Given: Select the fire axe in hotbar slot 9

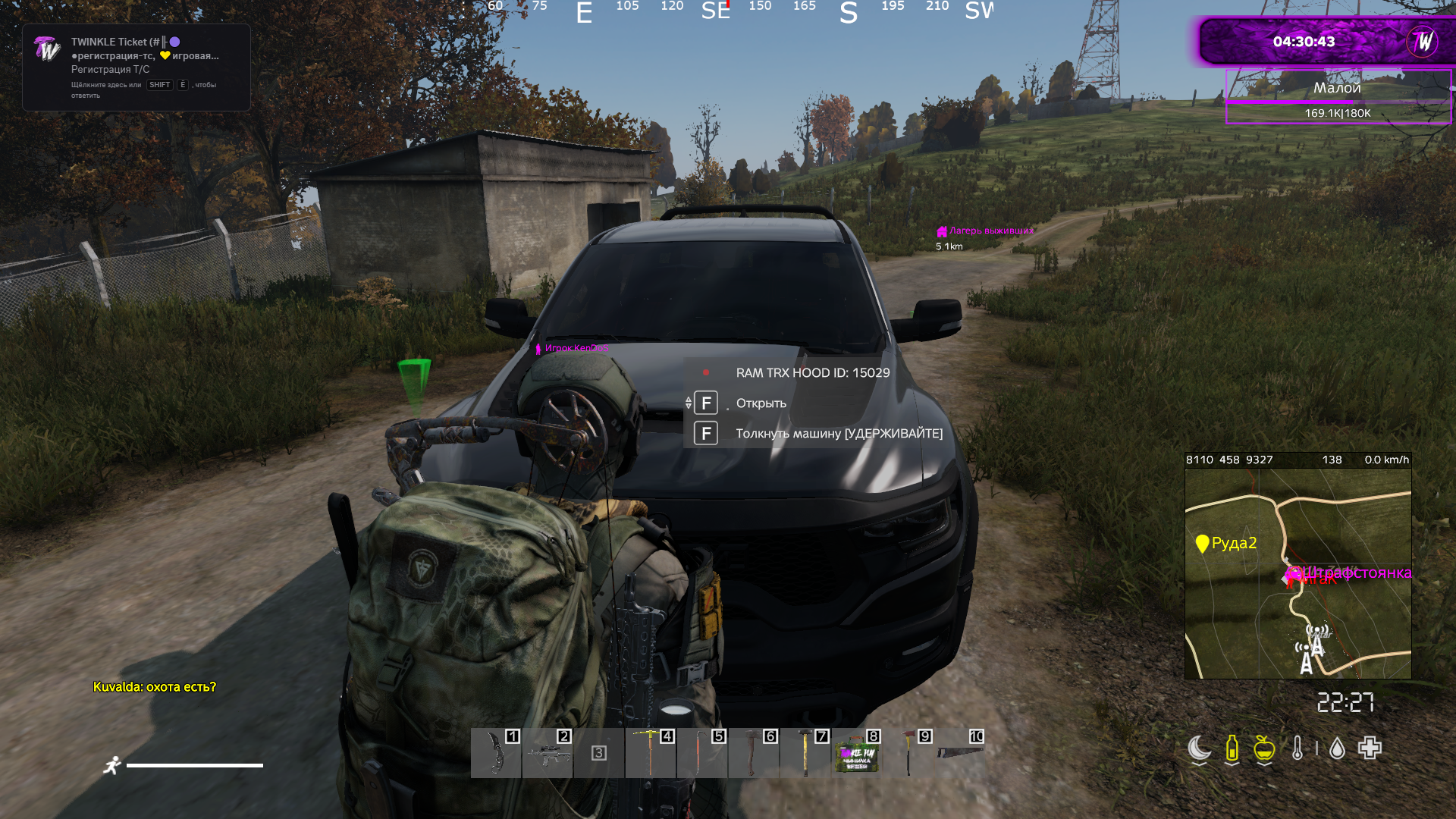Looking at the screenshot, I should 908,753.
